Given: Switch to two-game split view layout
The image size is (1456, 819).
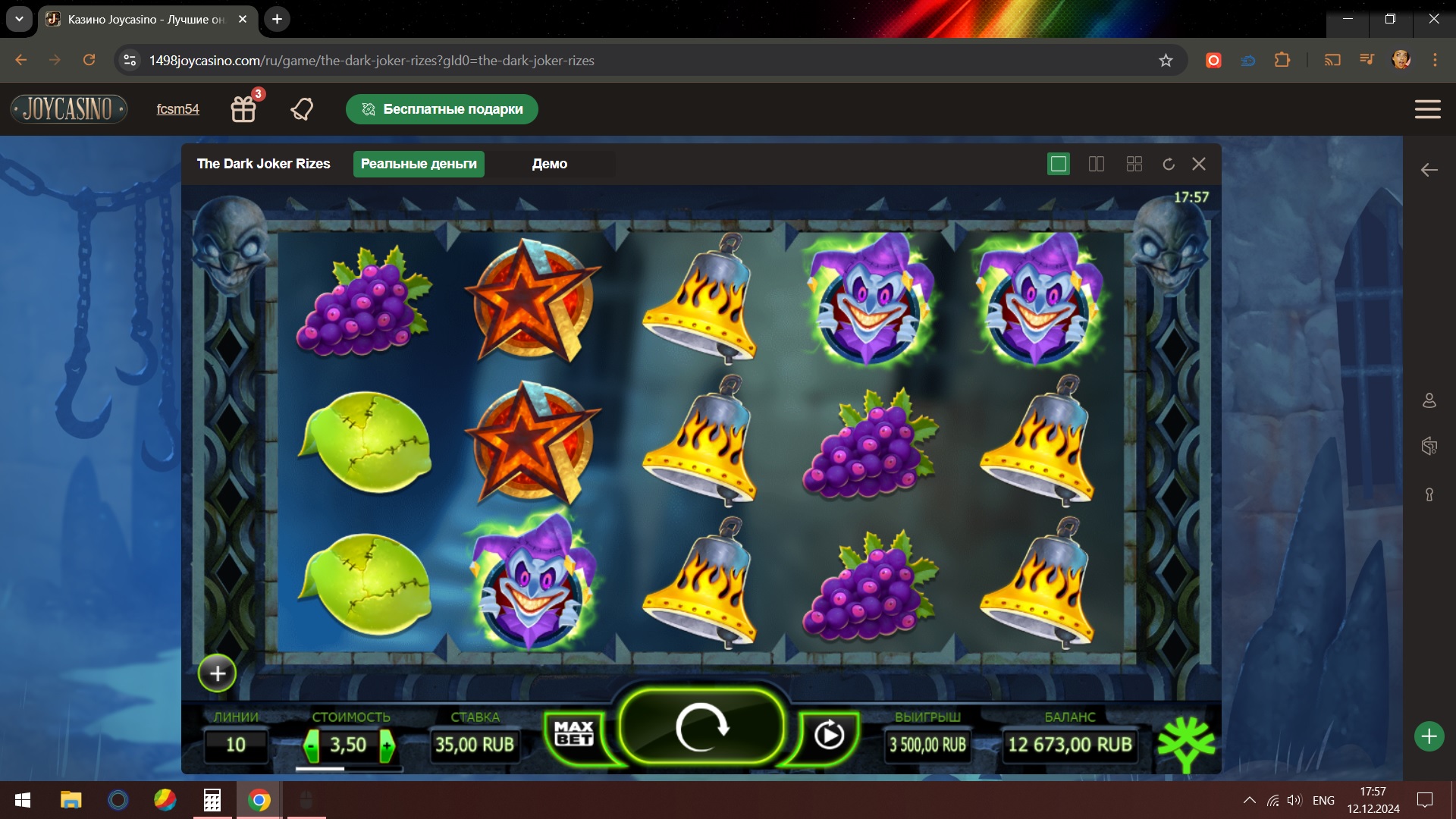Looking at the screenshot, I should 1097,164.
